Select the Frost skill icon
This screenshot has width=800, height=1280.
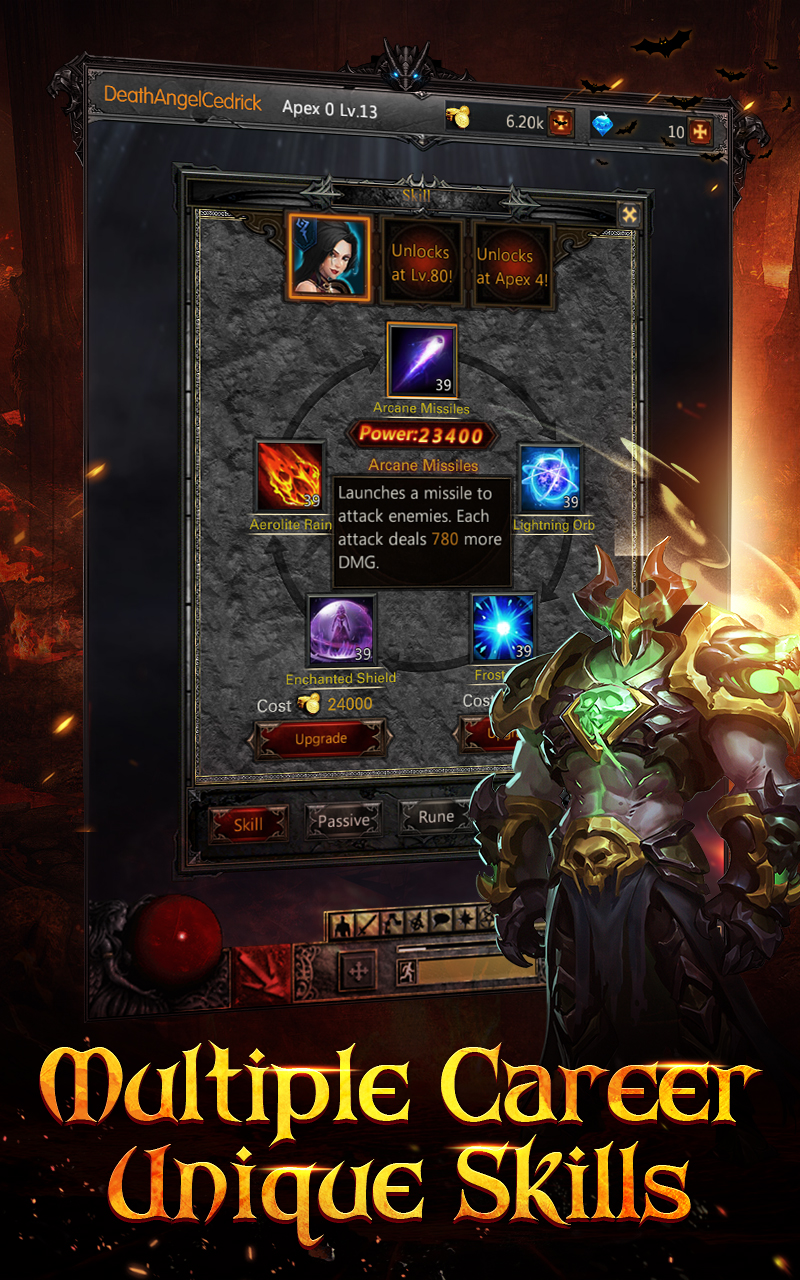point(504,628)
